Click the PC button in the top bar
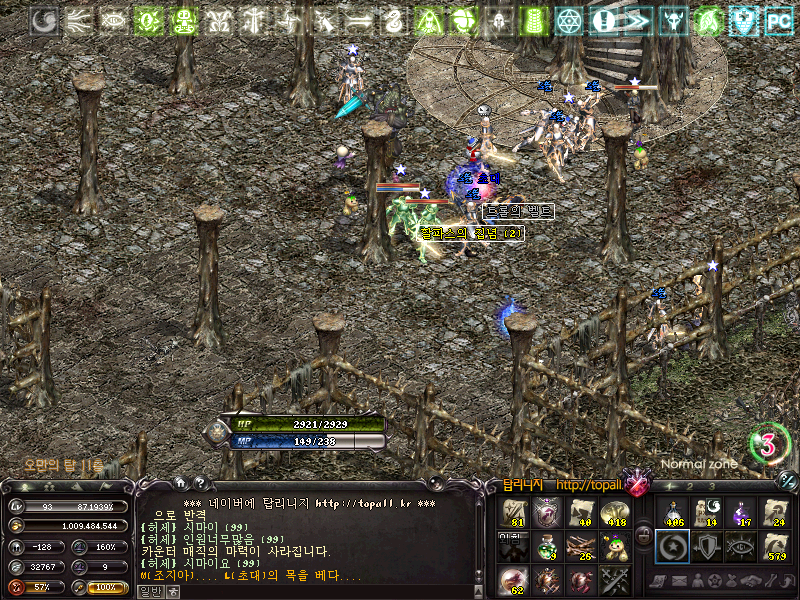Viewport: 800px width, 600px height. [778, 20]
